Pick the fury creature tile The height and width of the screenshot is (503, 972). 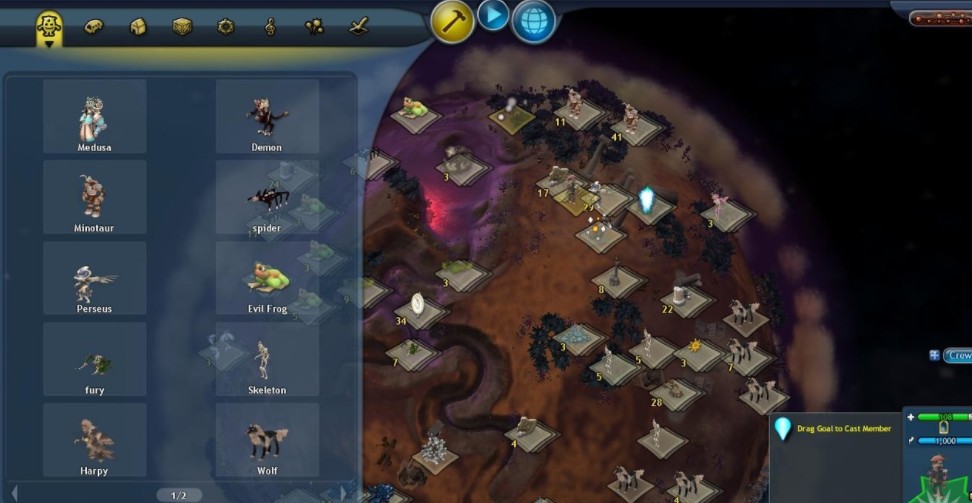tap(94, 359)
